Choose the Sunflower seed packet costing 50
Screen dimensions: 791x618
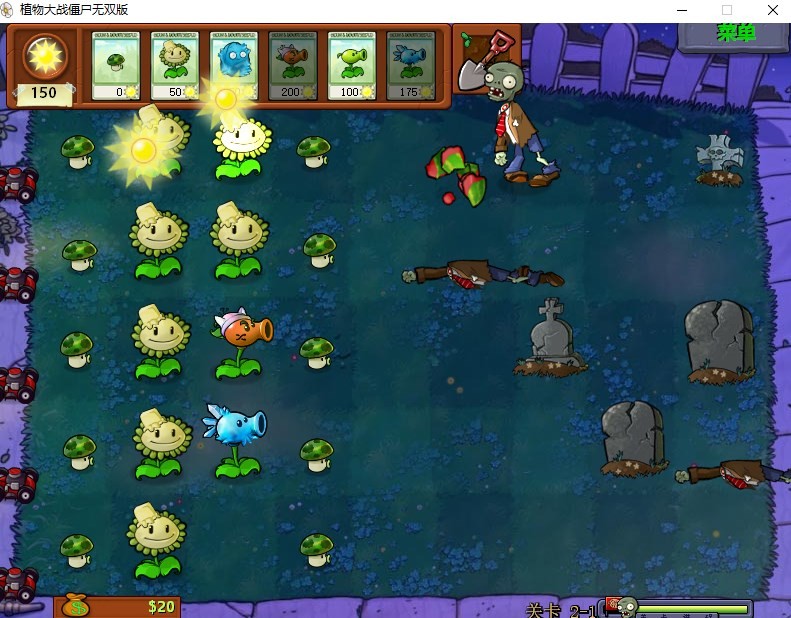coord(174,65)
